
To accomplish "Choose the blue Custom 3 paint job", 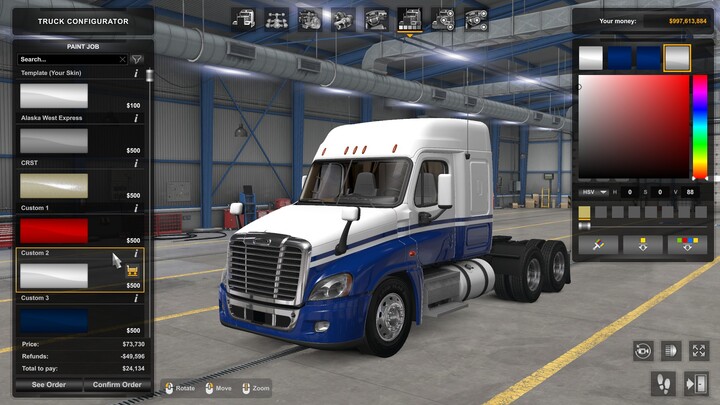I will (54, 321).
